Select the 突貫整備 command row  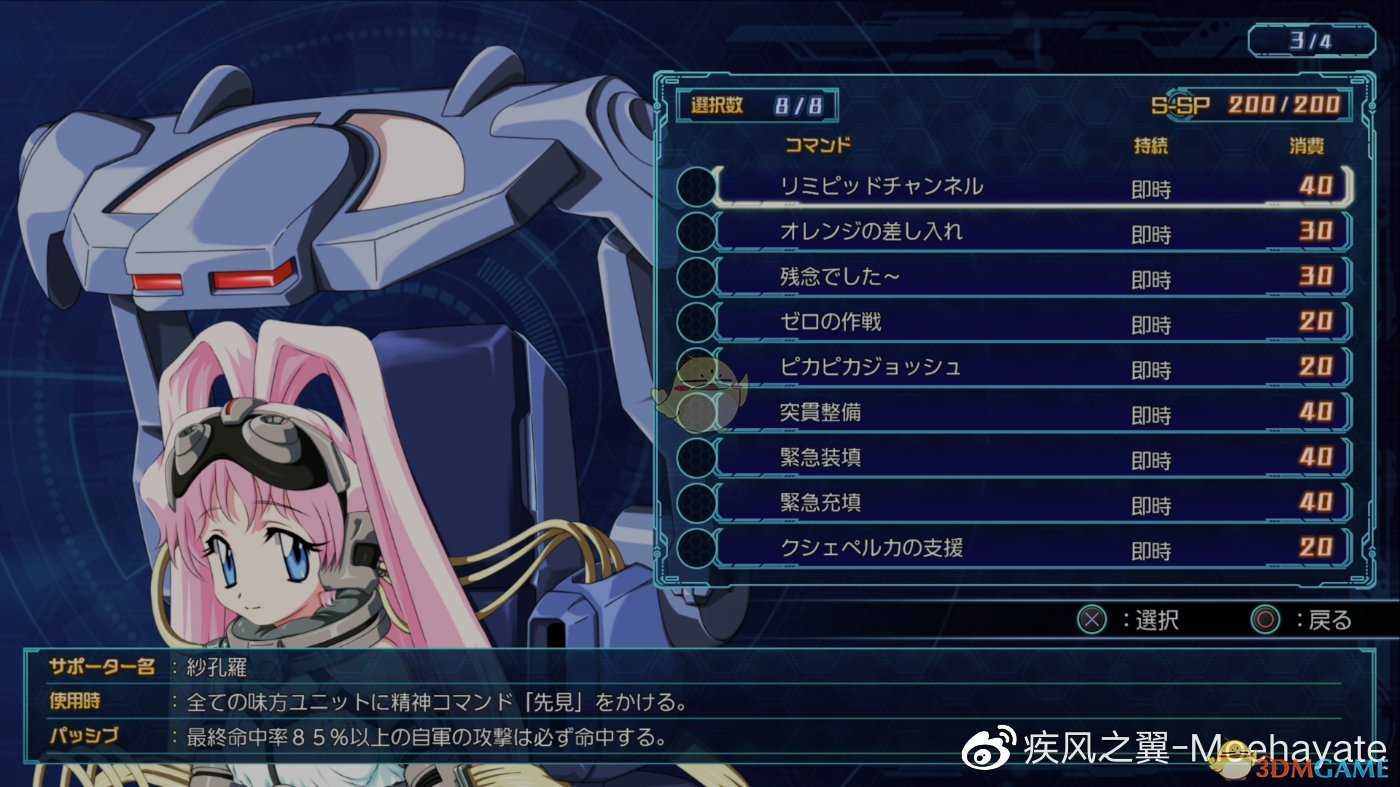[x=820, y=413]
